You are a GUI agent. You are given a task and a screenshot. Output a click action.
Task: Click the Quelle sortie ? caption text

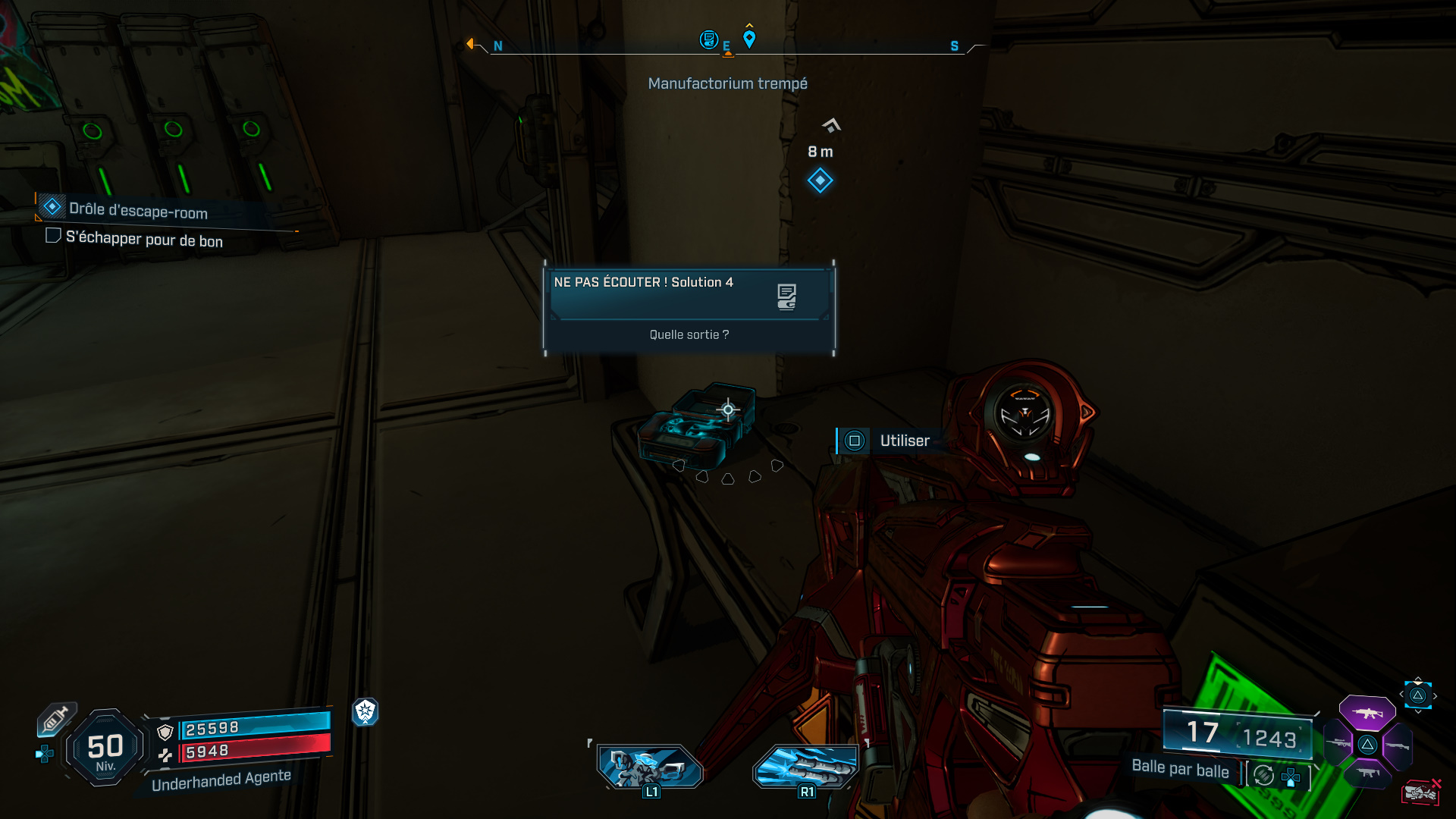689,334
